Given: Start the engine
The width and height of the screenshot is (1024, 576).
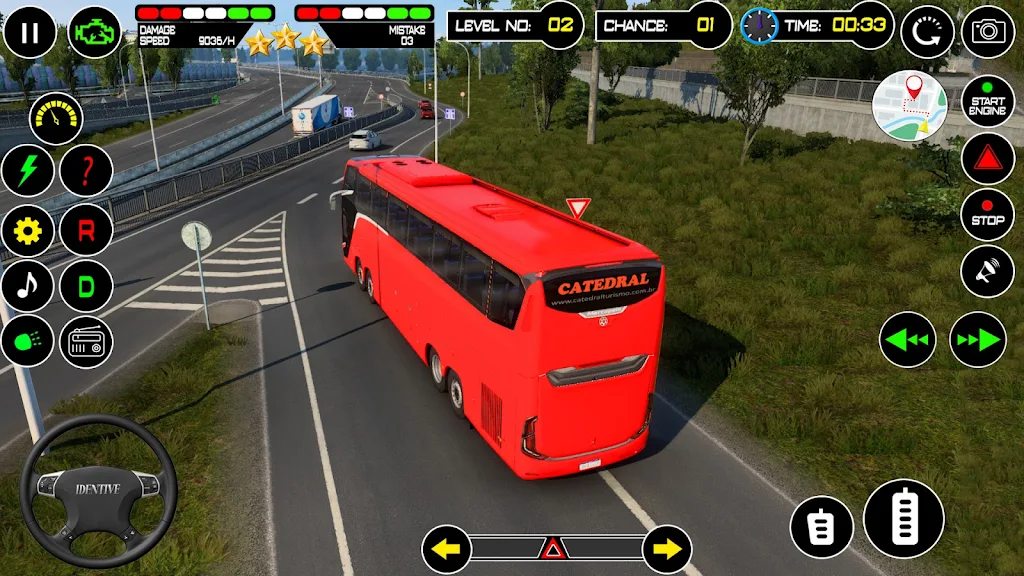Looking at the screenshot, I should [988, 101].
